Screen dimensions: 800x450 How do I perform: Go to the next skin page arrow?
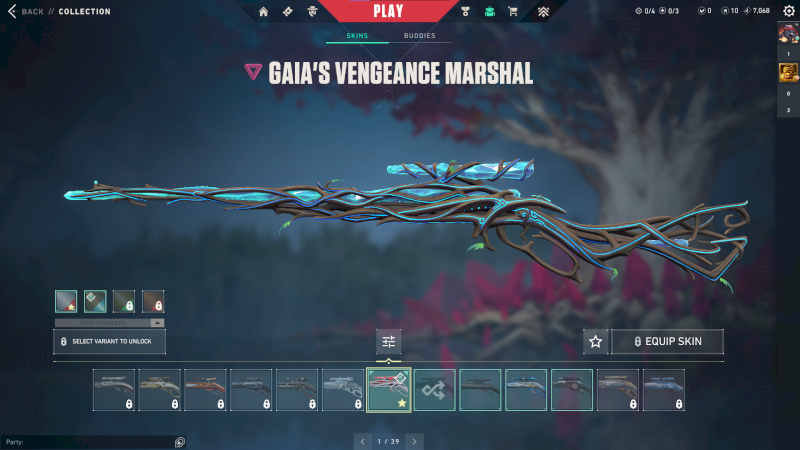tap(414, 441)
